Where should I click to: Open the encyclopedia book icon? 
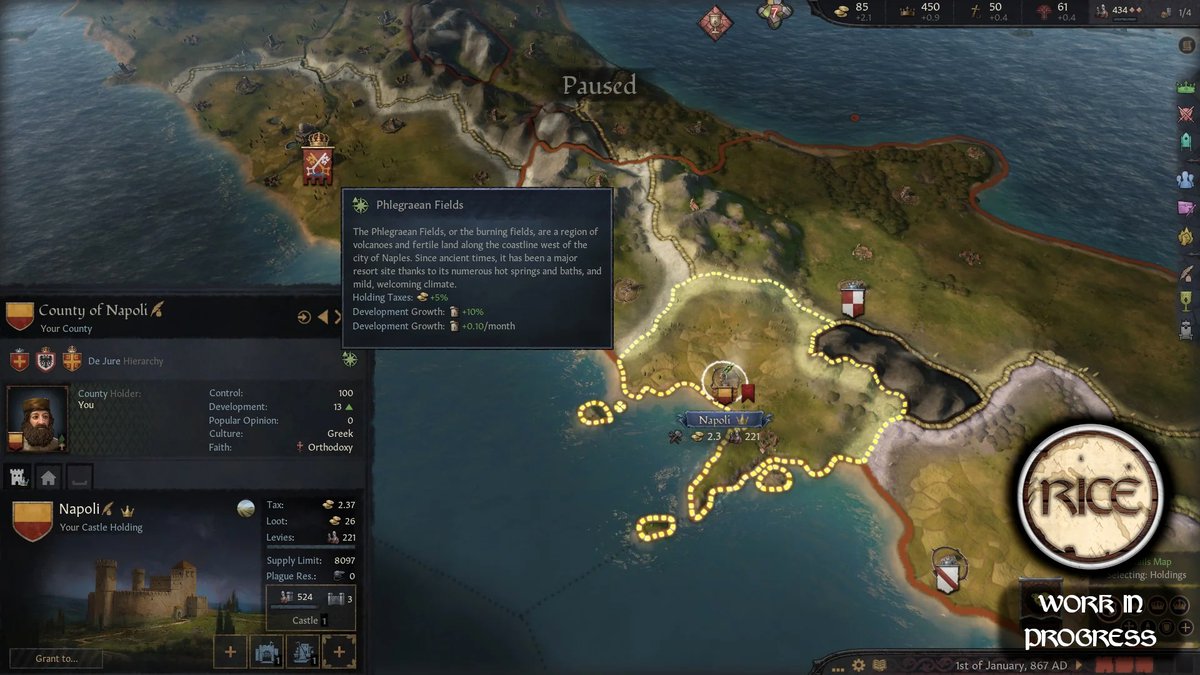877,665
